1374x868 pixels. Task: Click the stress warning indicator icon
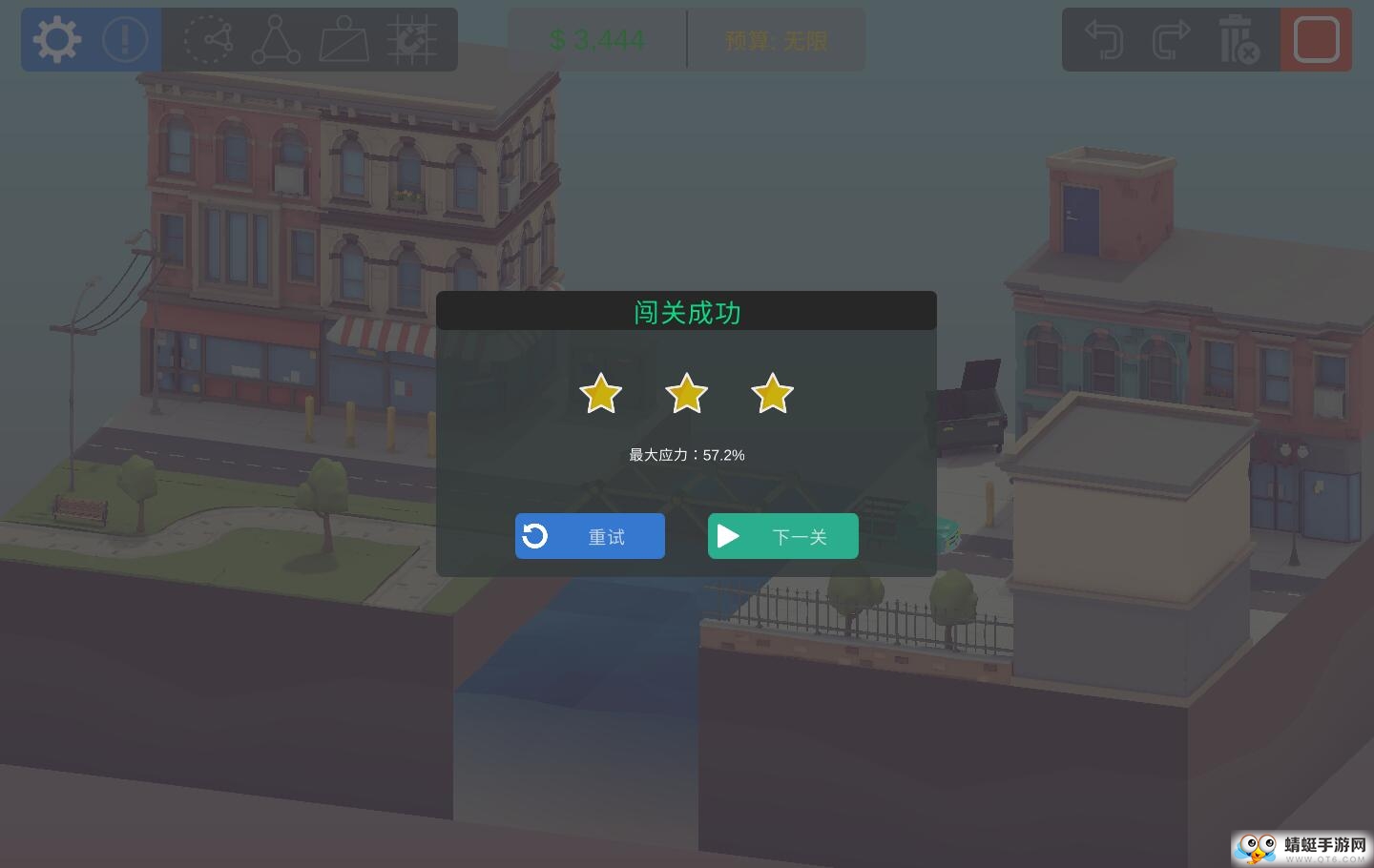(125, 39)
